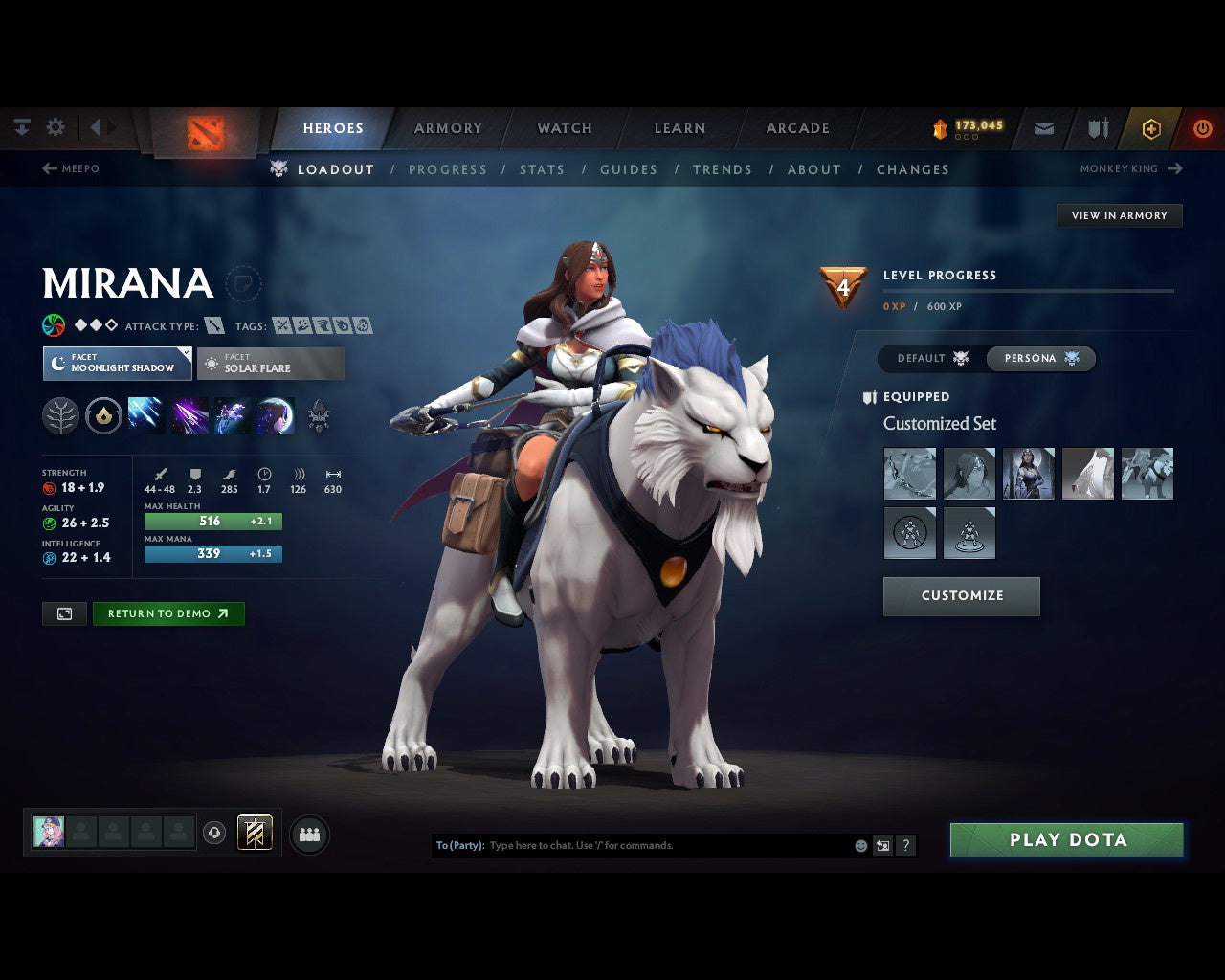Open the settings gear icon
1225x980 pixels.
click(56, 127)
